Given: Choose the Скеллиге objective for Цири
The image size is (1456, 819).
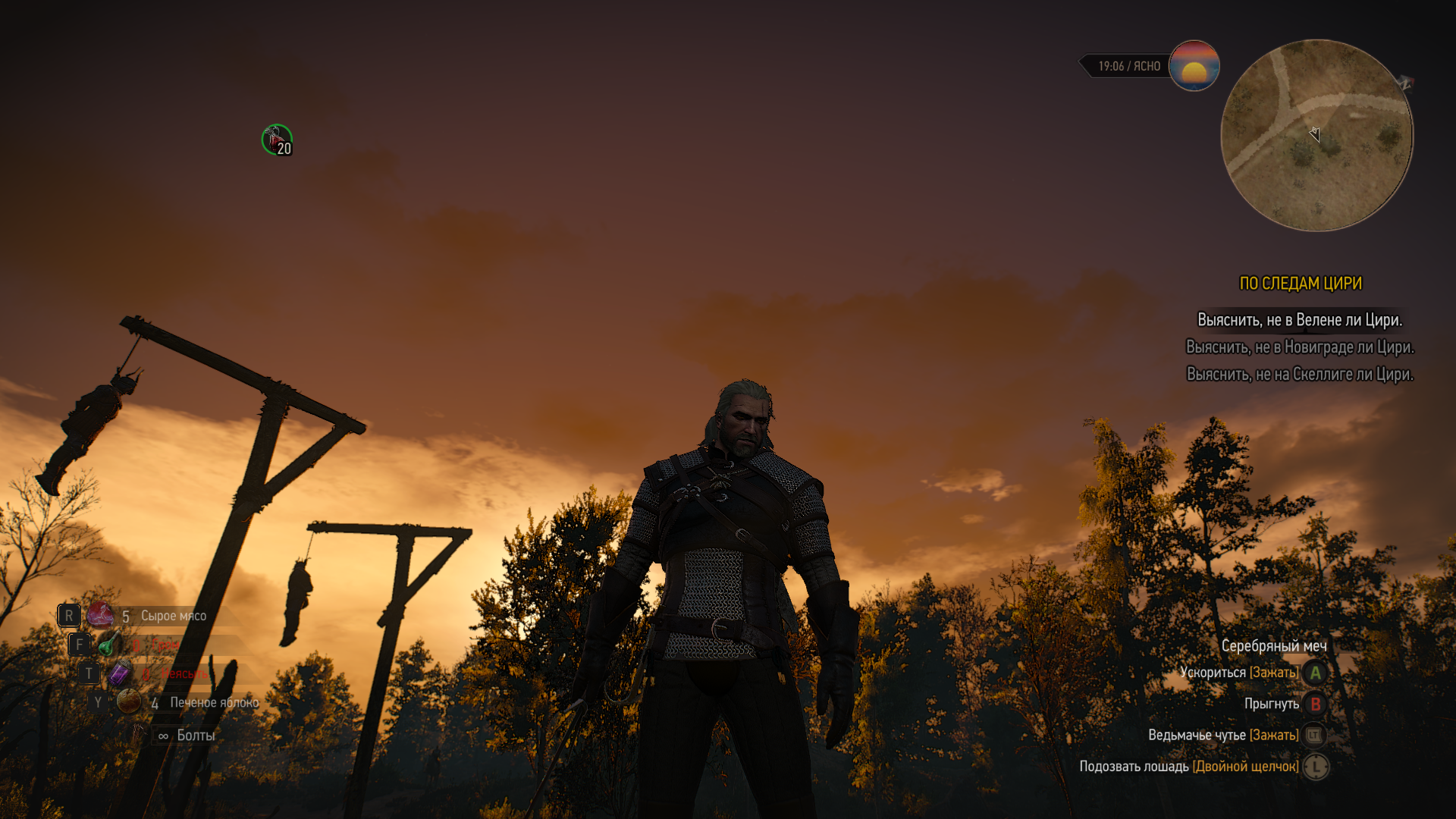Looking at the screenshot, I should coord(1300,375).
